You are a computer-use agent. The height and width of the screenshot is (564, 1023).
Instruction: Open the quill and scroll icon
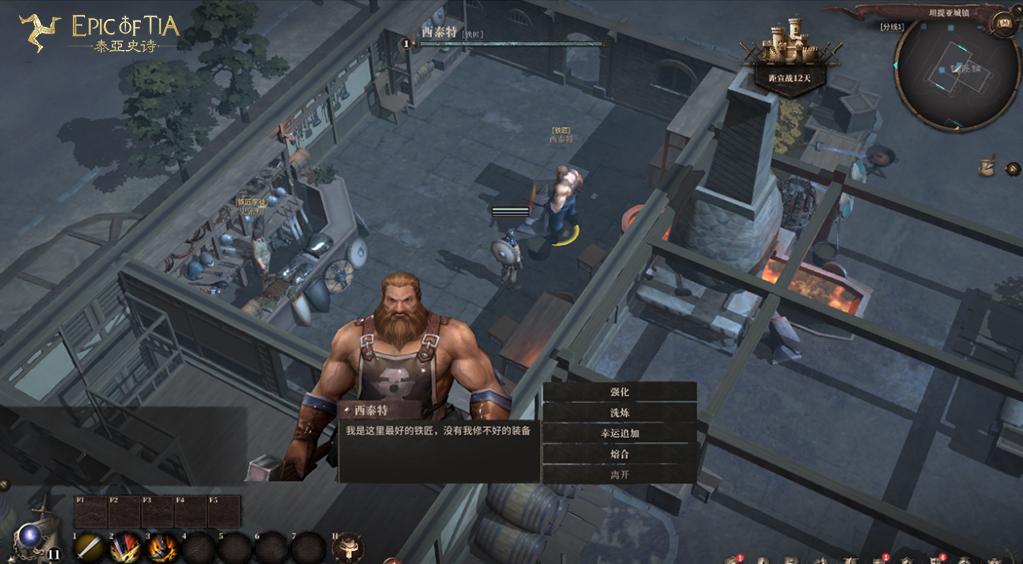(988, 166)
